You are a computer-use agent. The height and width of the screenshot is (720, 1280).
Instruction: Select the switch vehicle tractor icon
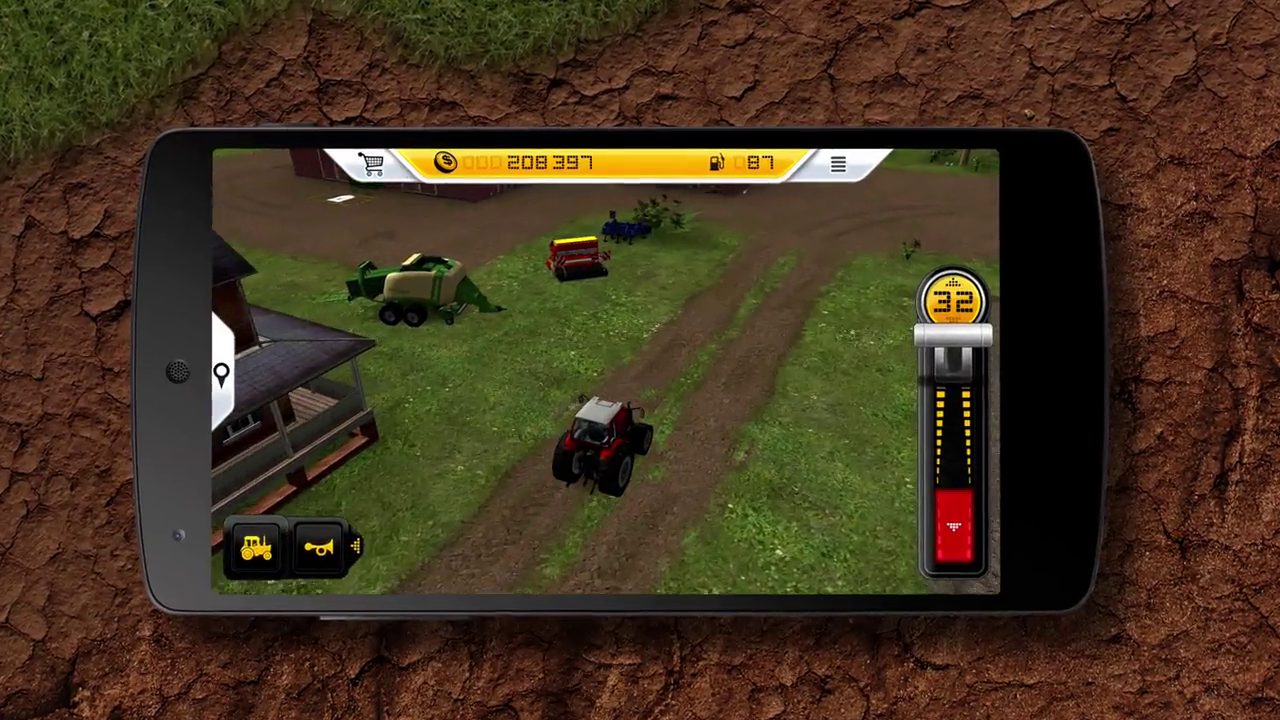(x=255, y=545)
